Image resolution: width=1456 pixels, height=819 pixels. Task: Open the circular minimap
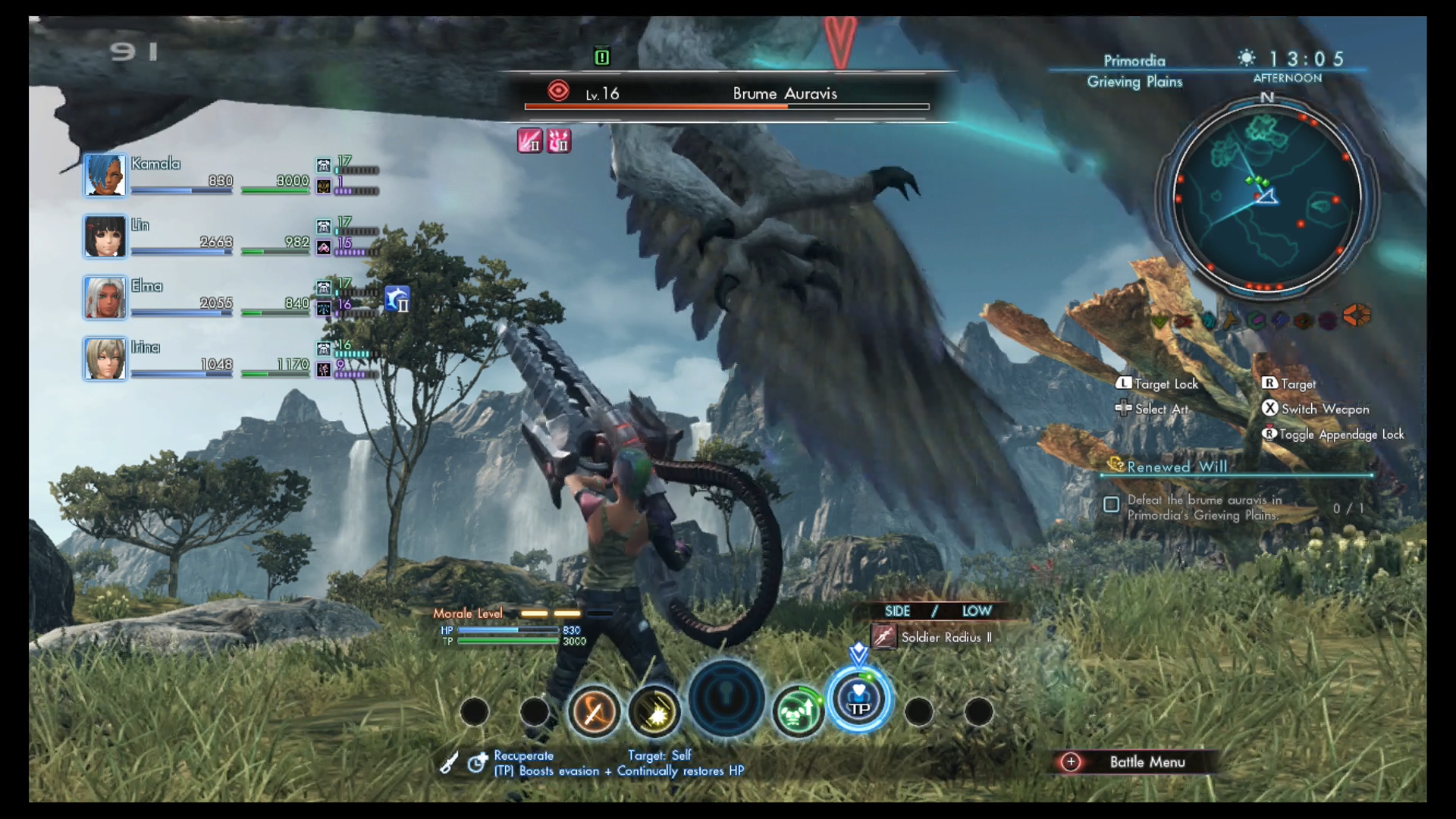click(1266, 197)
